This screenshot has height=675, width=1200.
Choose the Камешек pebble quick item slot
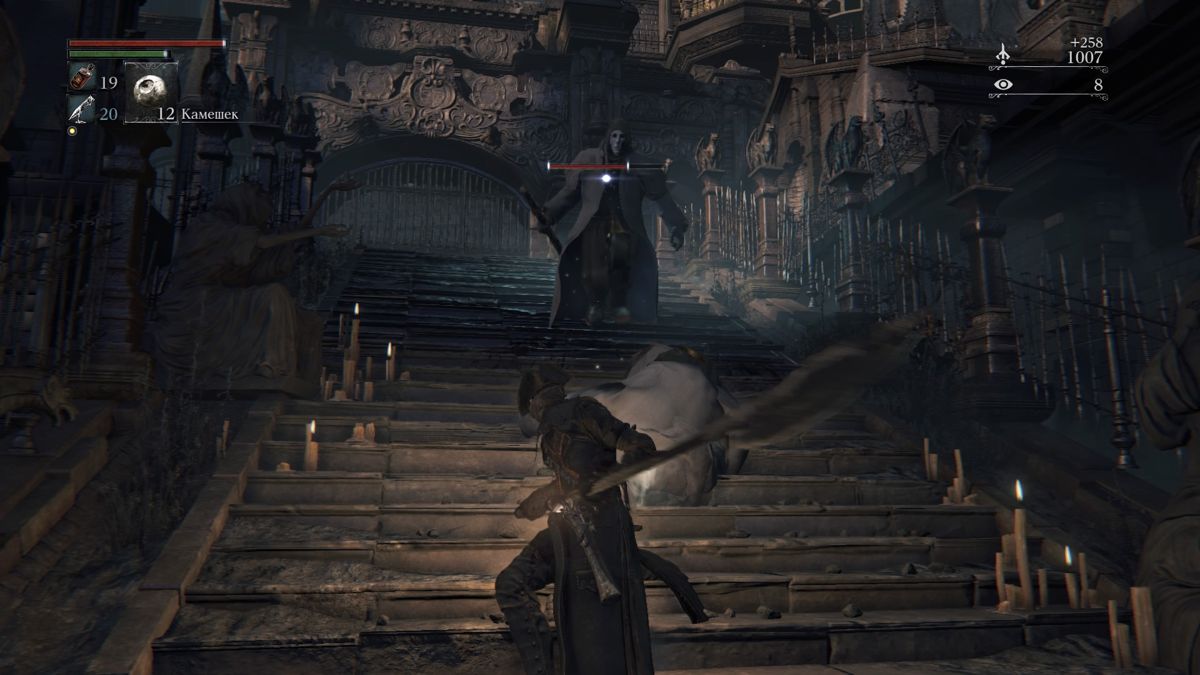(x=151, y=93)
